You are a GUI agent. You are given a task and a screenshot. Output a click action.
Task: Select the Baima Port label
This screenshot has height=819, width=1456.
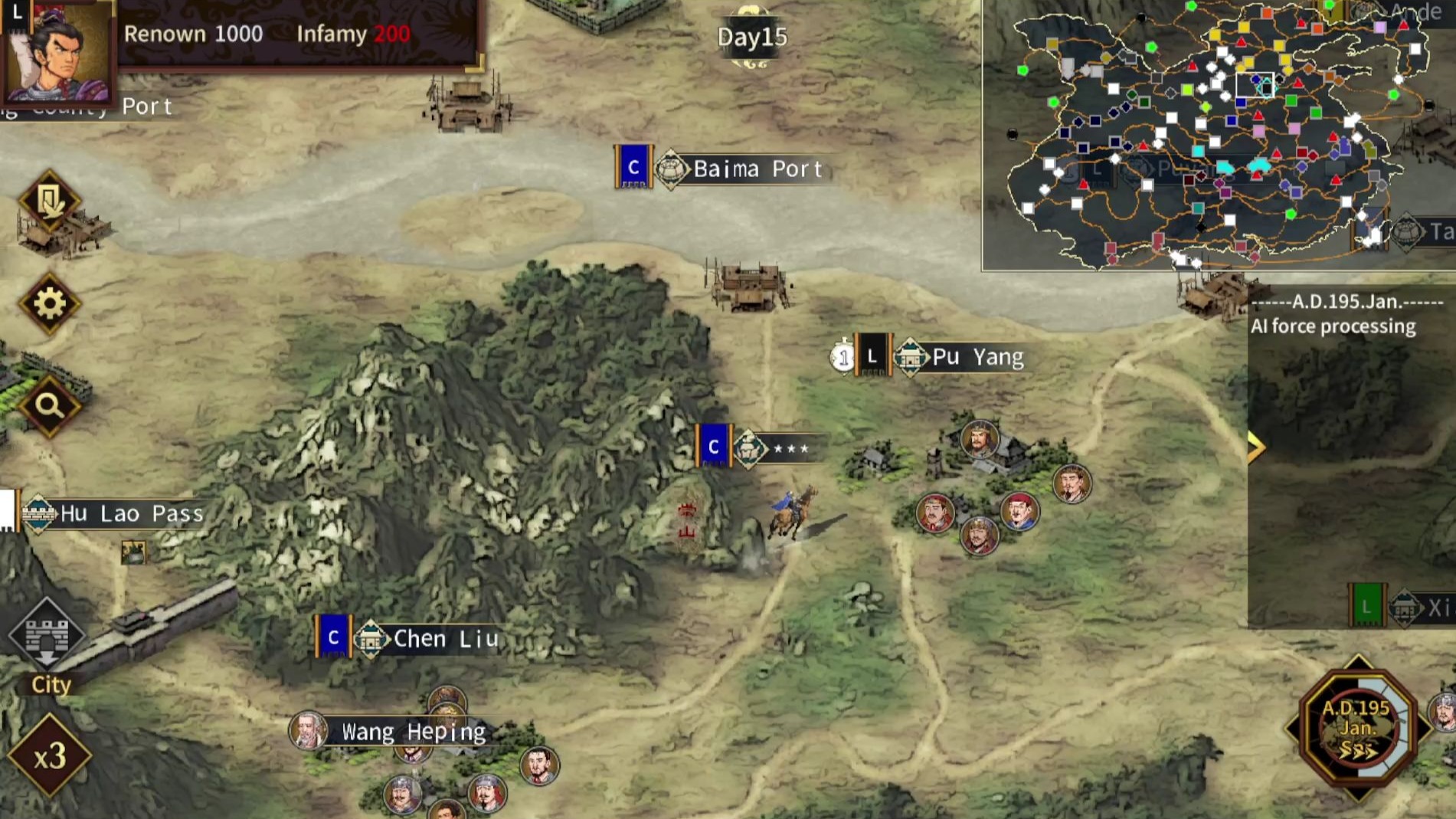click(757, 169)
